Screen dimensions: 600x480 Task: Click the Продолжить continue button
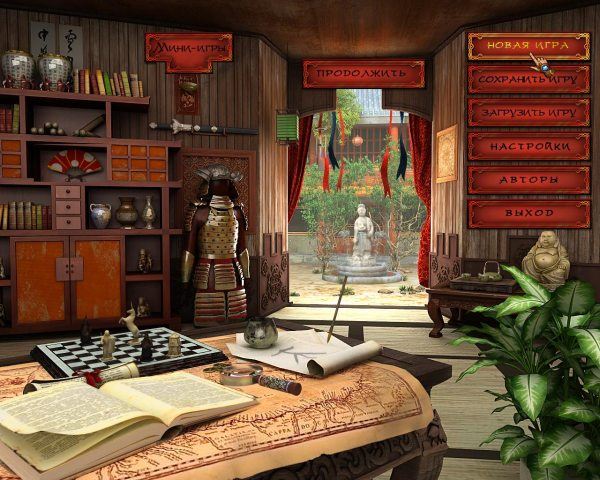click(362, 73)
